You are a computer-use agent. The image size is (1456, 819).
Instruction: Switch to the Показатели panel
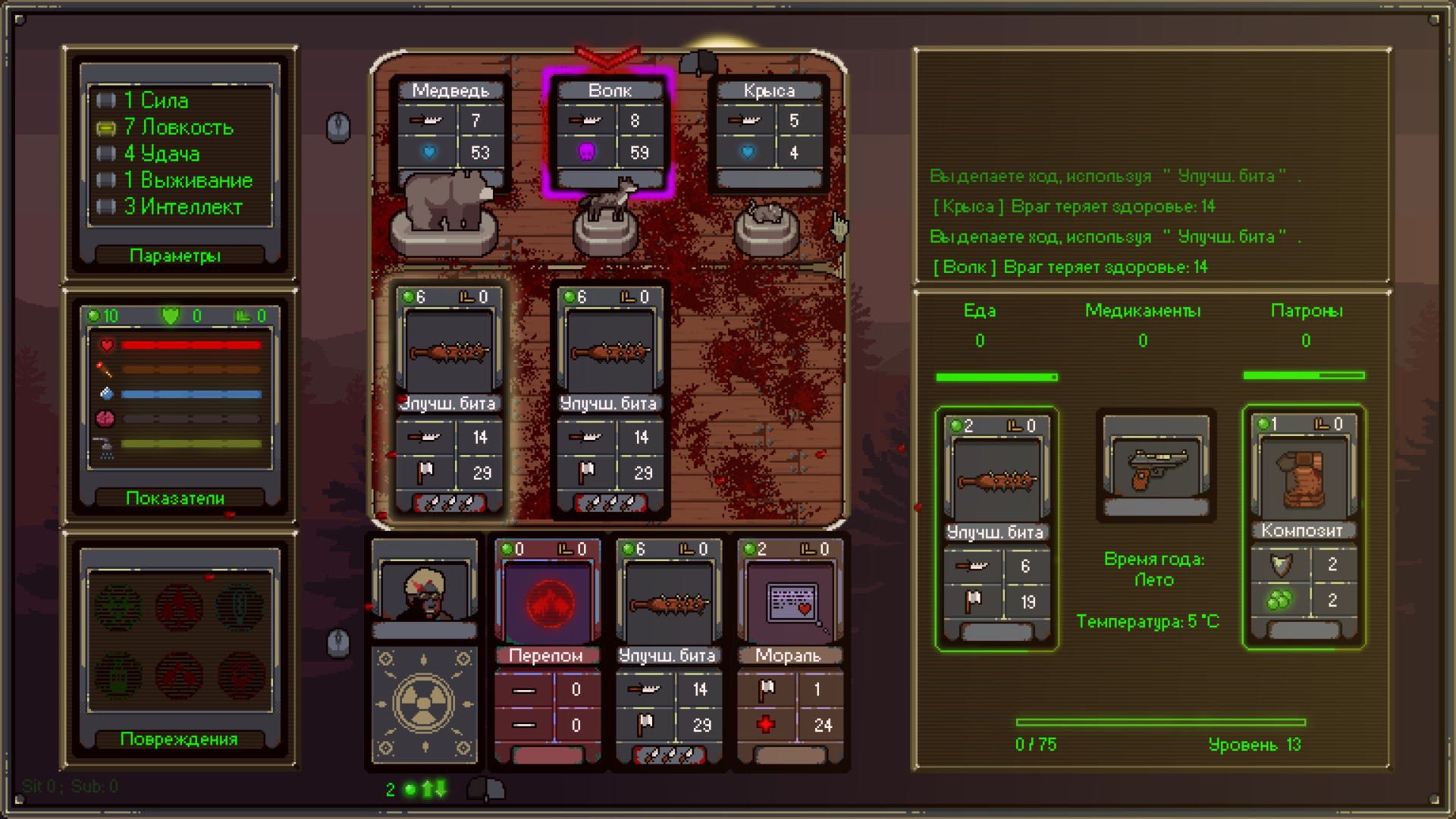(x=176, y=497)
